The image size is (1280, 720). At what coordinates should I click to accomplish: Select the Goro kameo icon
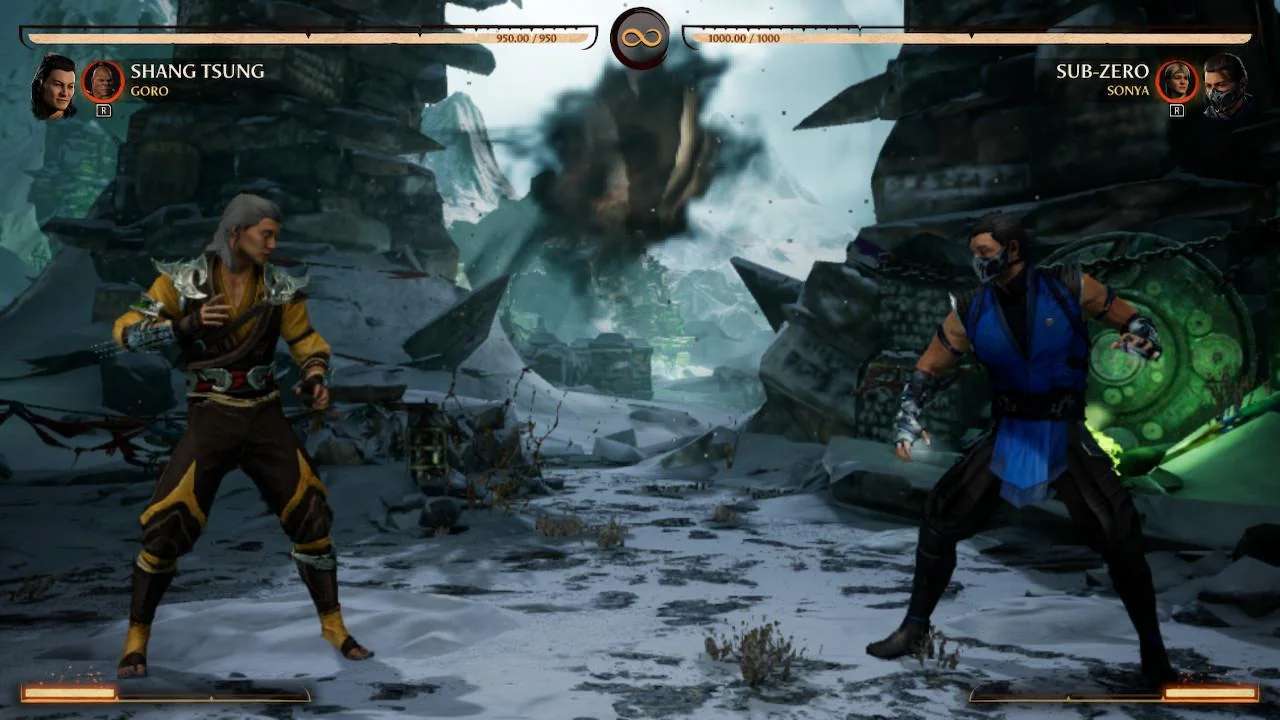(103, 81)
